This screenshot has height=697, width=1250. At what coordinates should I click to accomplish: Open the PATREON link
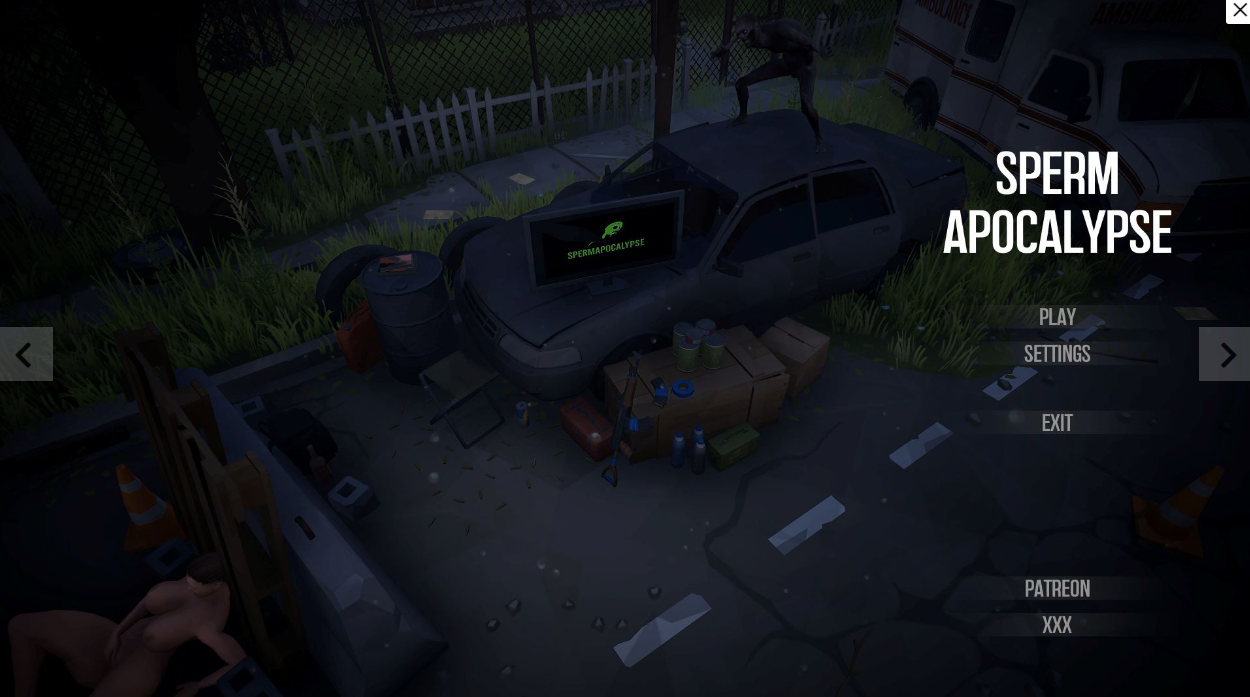(x=1057, y=589)
